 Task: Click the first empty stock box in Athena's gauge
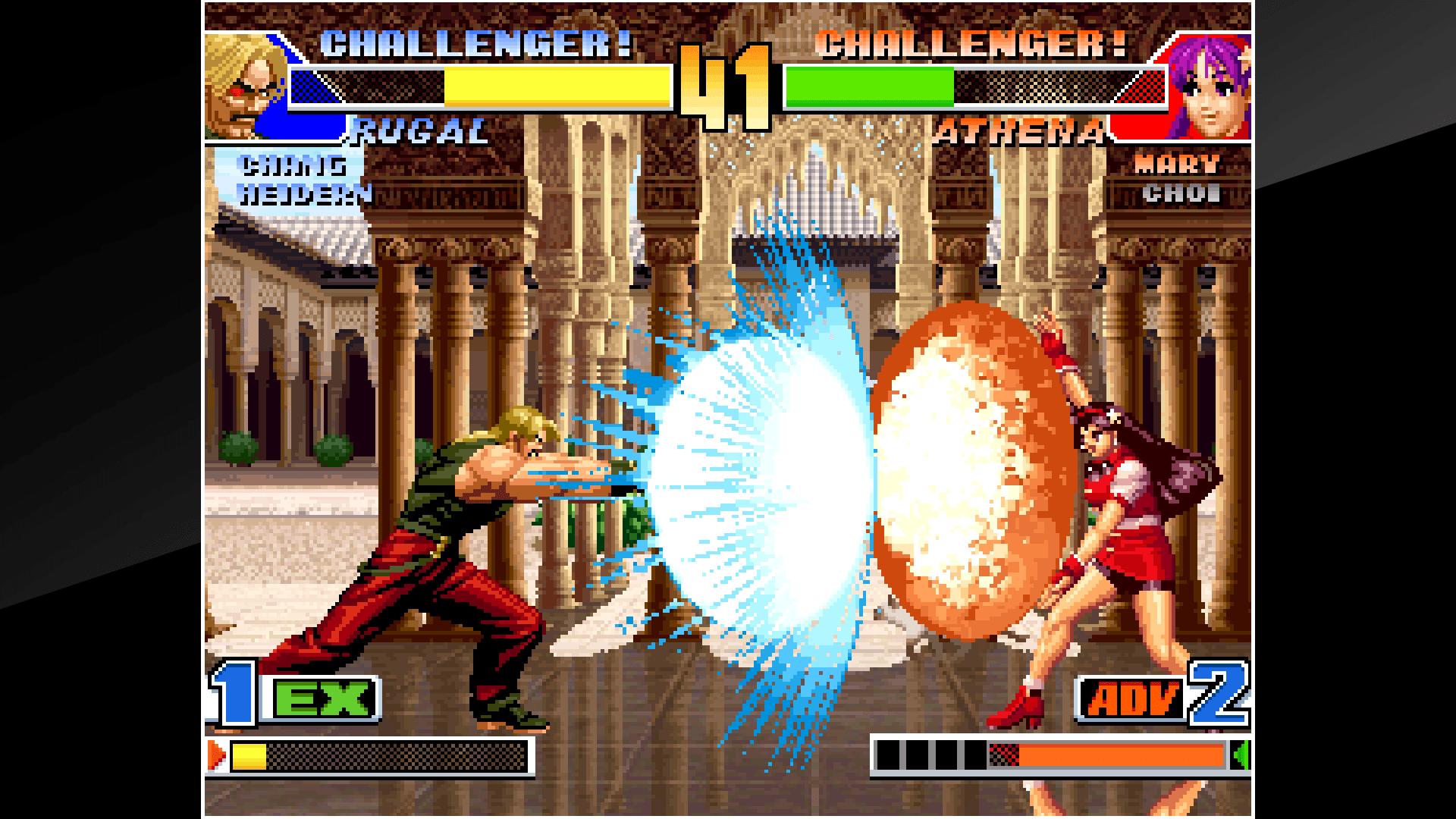889,755
